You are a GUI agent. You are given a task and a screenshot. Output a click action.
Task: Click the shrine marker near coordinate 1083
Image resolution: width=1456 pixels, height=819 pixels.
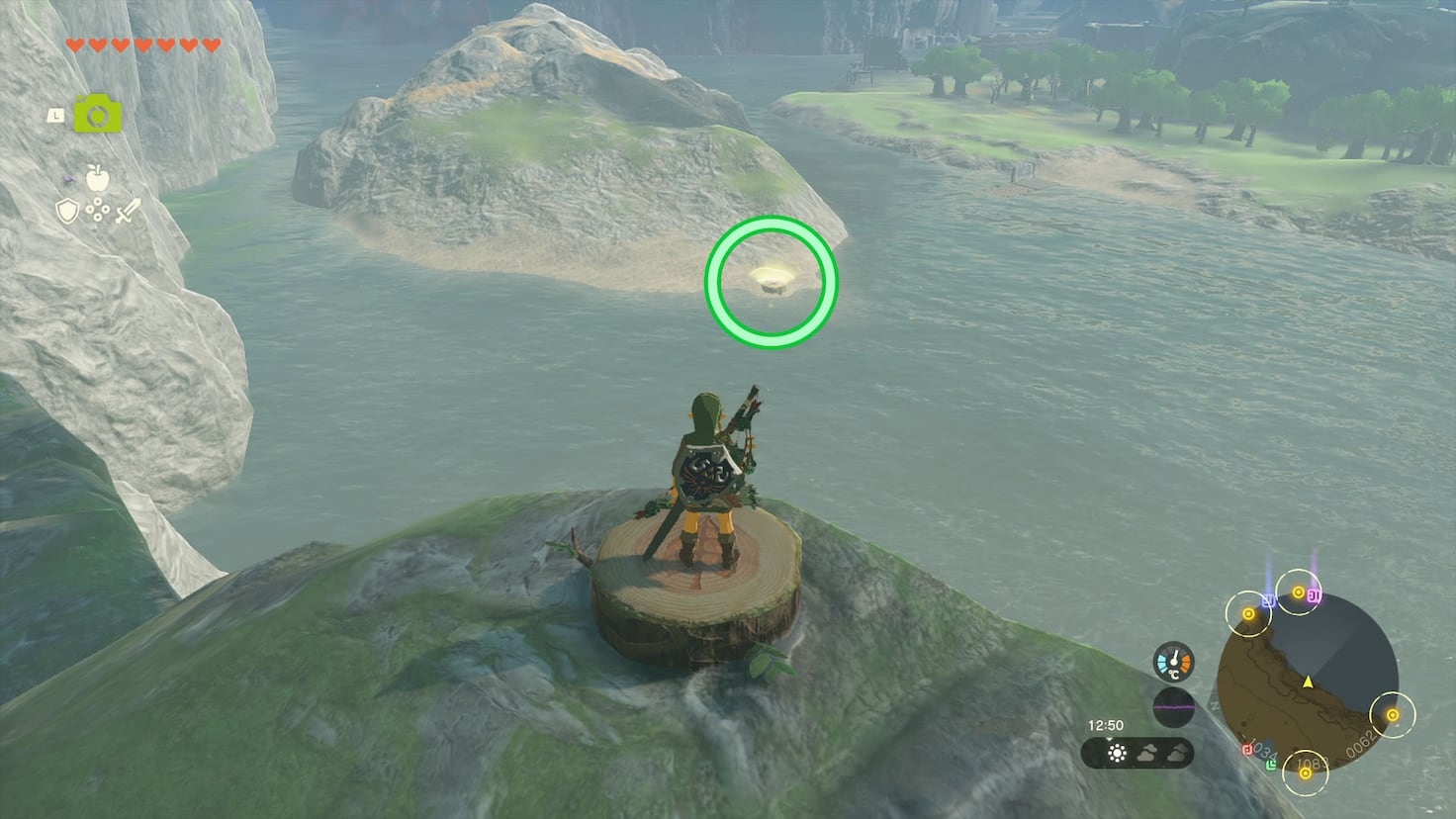pos(1305,775)
